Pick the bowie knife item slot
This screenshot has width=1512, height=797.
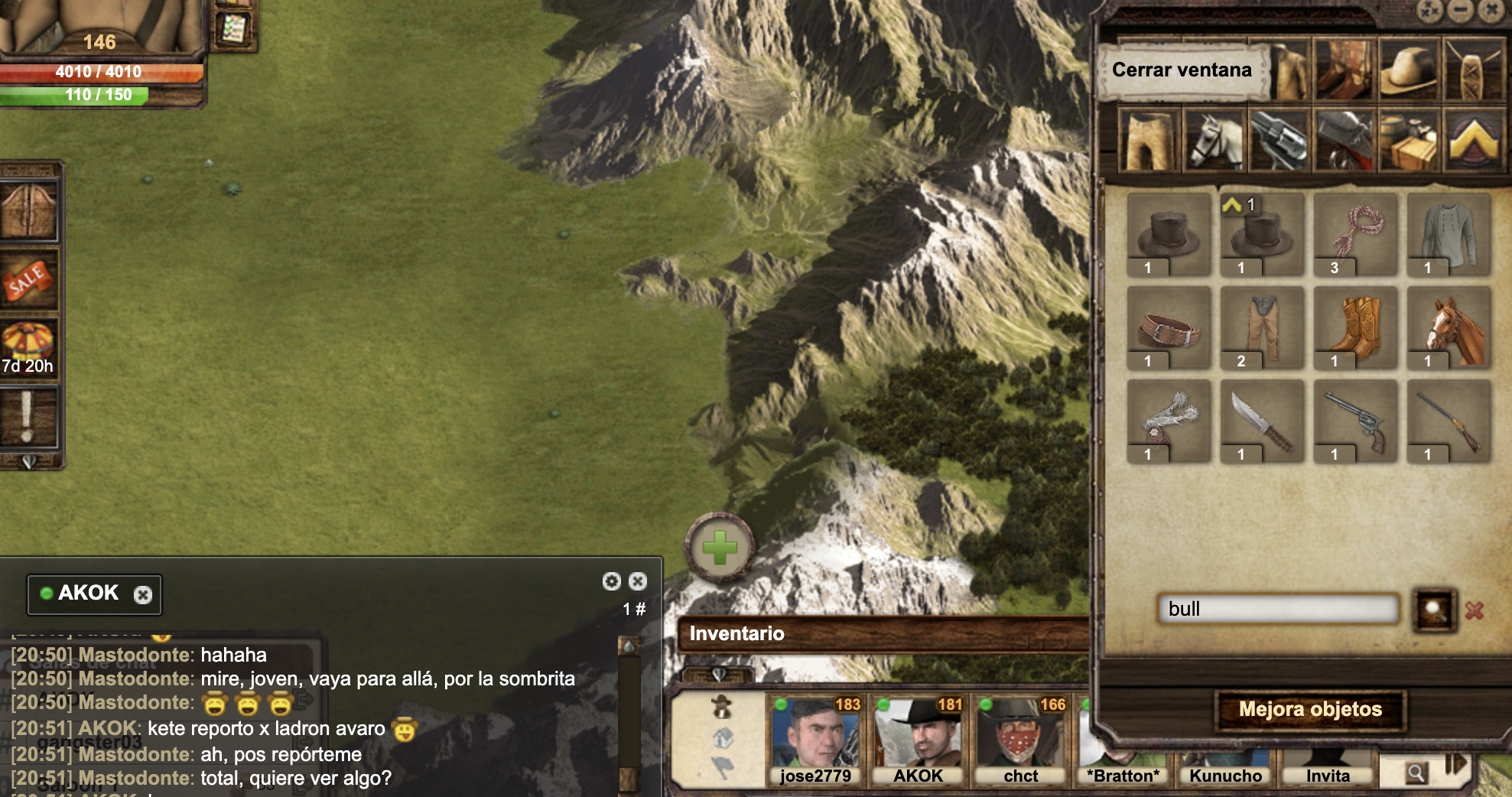1262,422
